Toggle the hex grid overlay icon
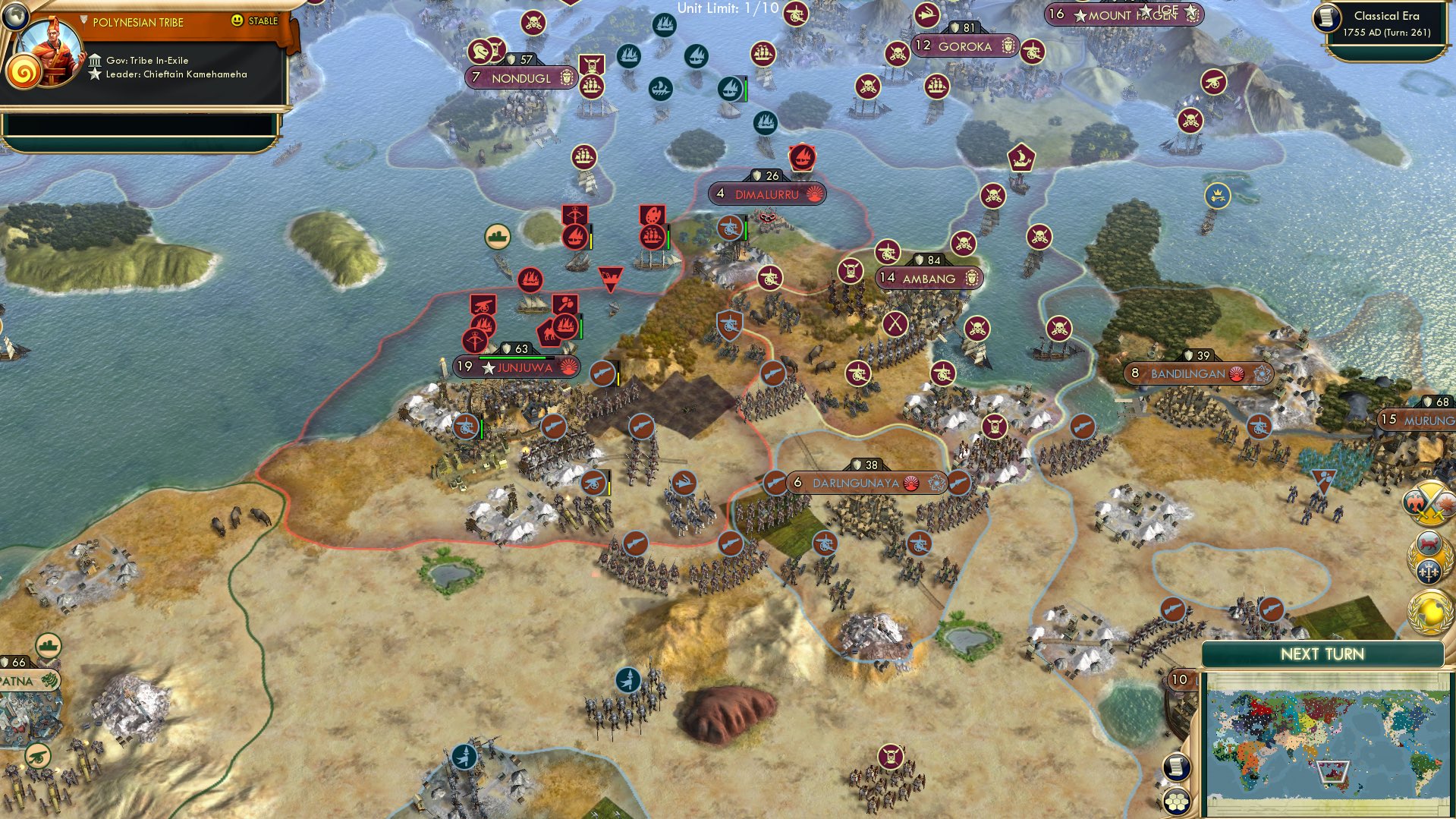 tap(1176, 802)
